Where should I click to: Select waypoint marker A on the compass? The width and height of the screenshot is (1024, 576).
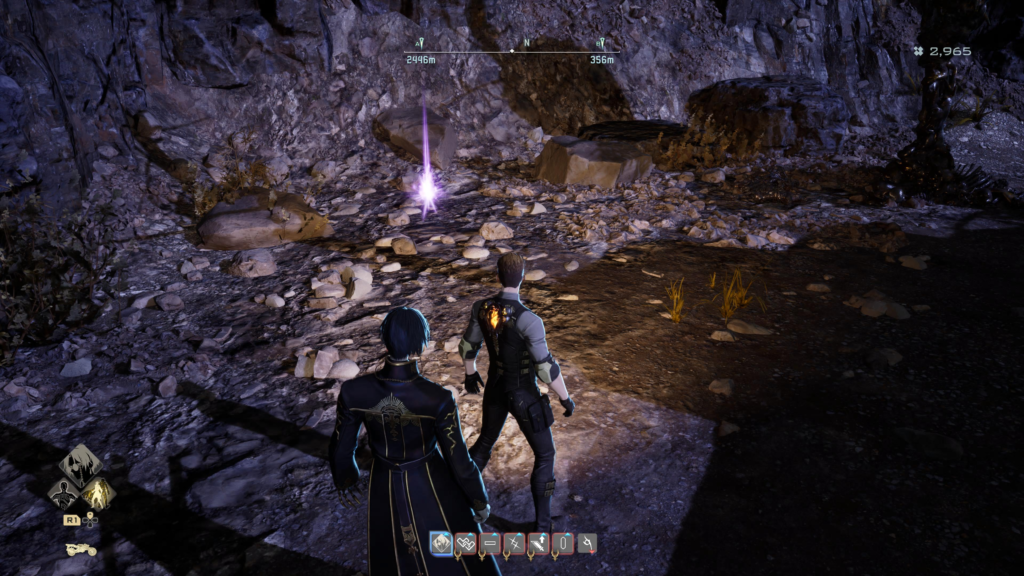point(422,44)
